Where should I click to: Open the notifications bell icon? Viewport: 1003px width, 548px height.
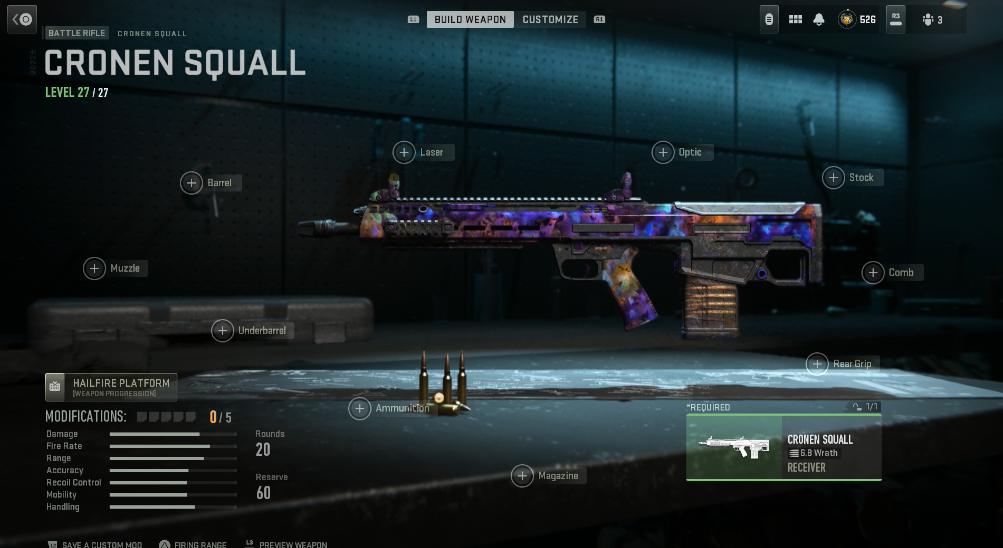point(819,19)
